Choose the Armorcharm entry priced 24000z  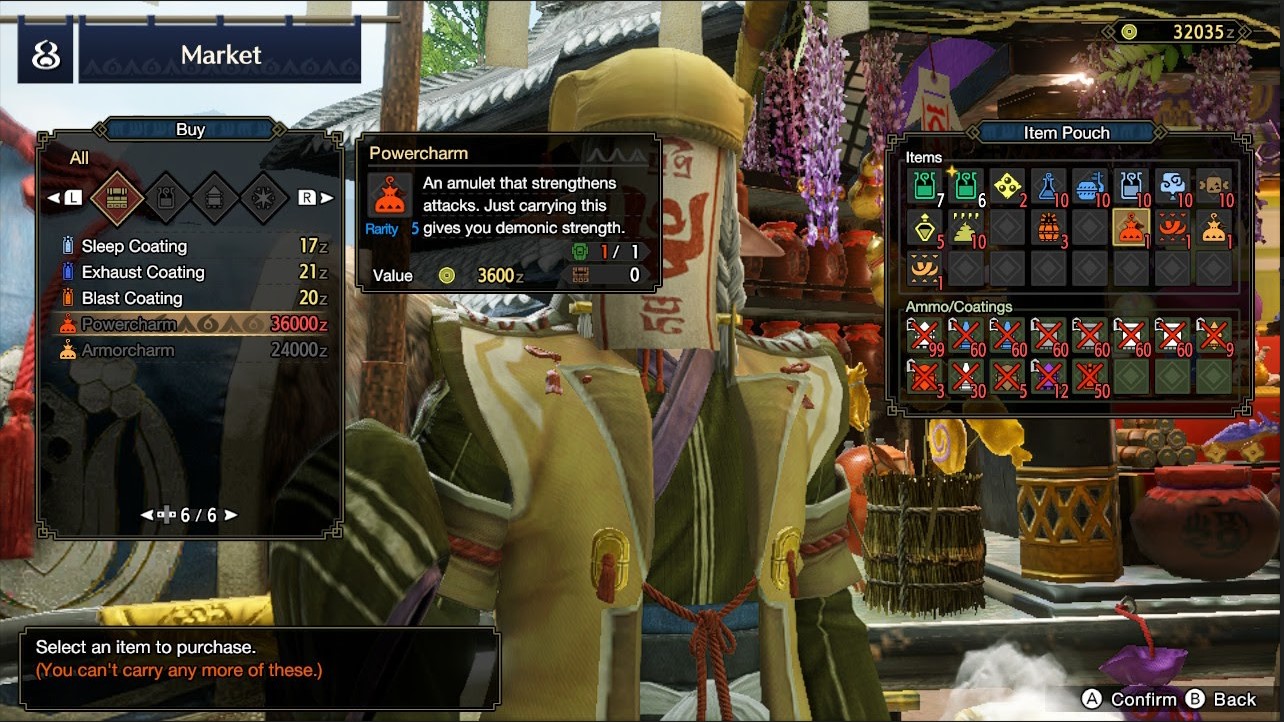tap(128, 350)
